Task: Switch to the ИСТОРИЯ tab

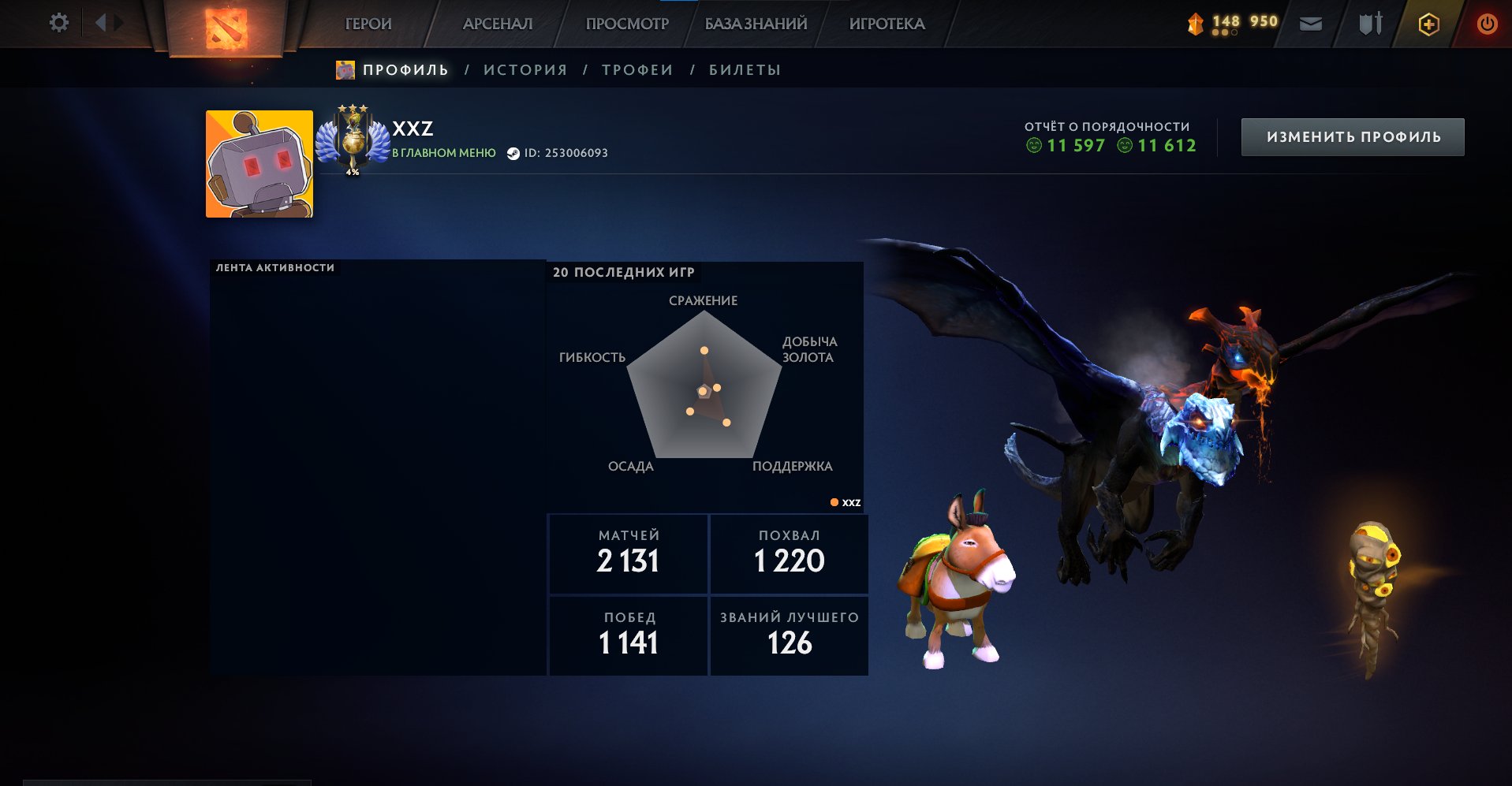Action: point(525,69)
